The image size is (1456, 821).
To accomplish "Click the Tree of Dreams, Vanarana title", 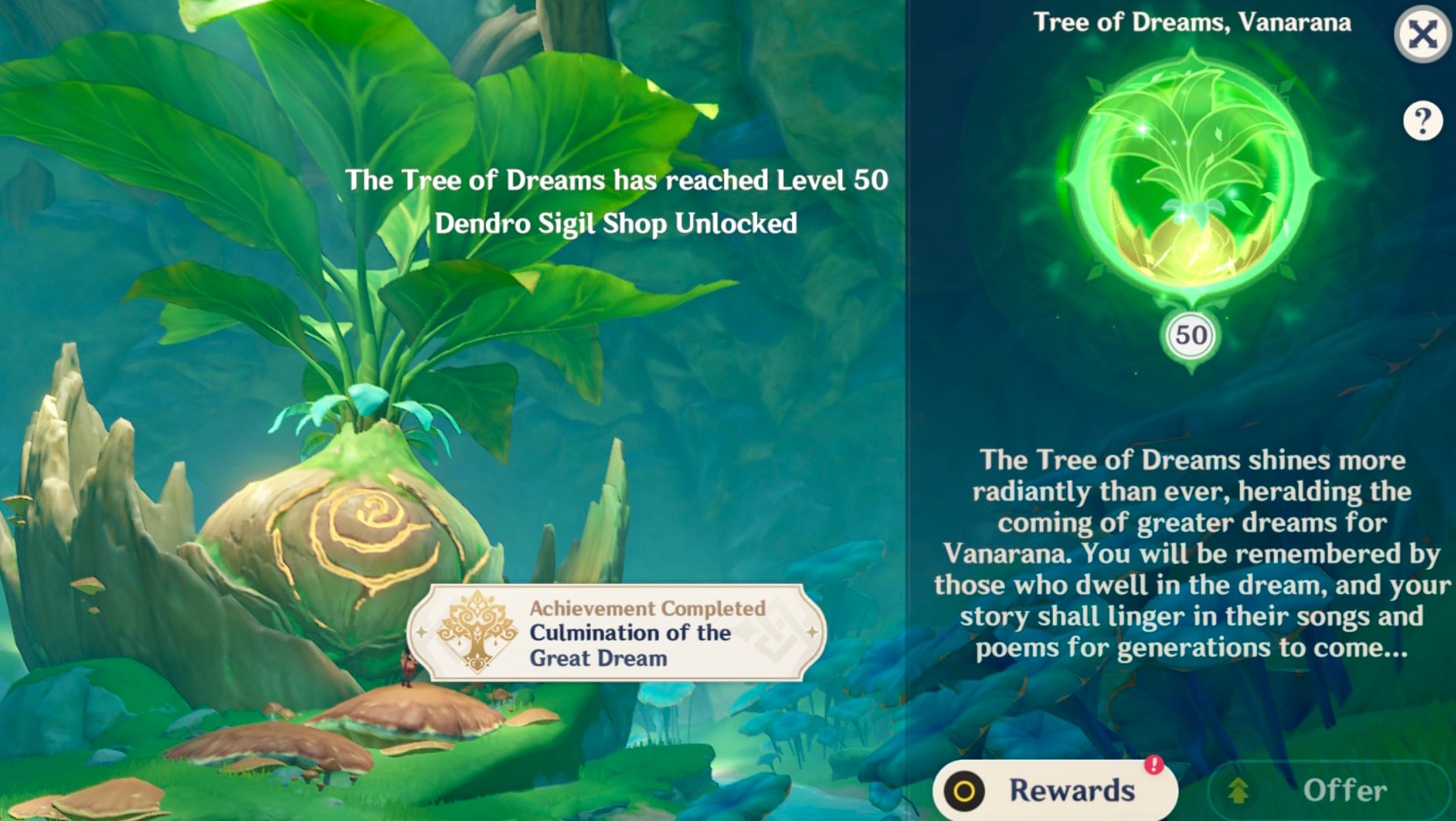I will point(1192,22).
